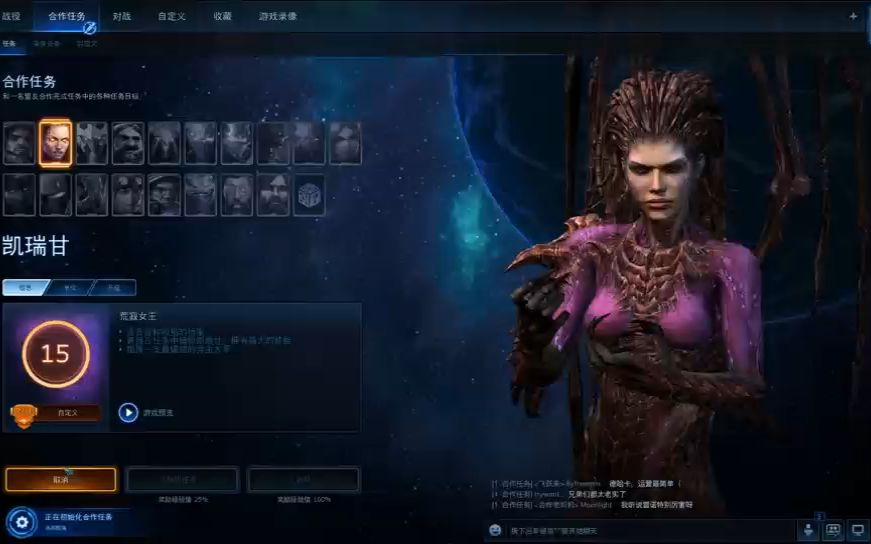Switch to the 对战 versus tab

click(x=122, y=16)
